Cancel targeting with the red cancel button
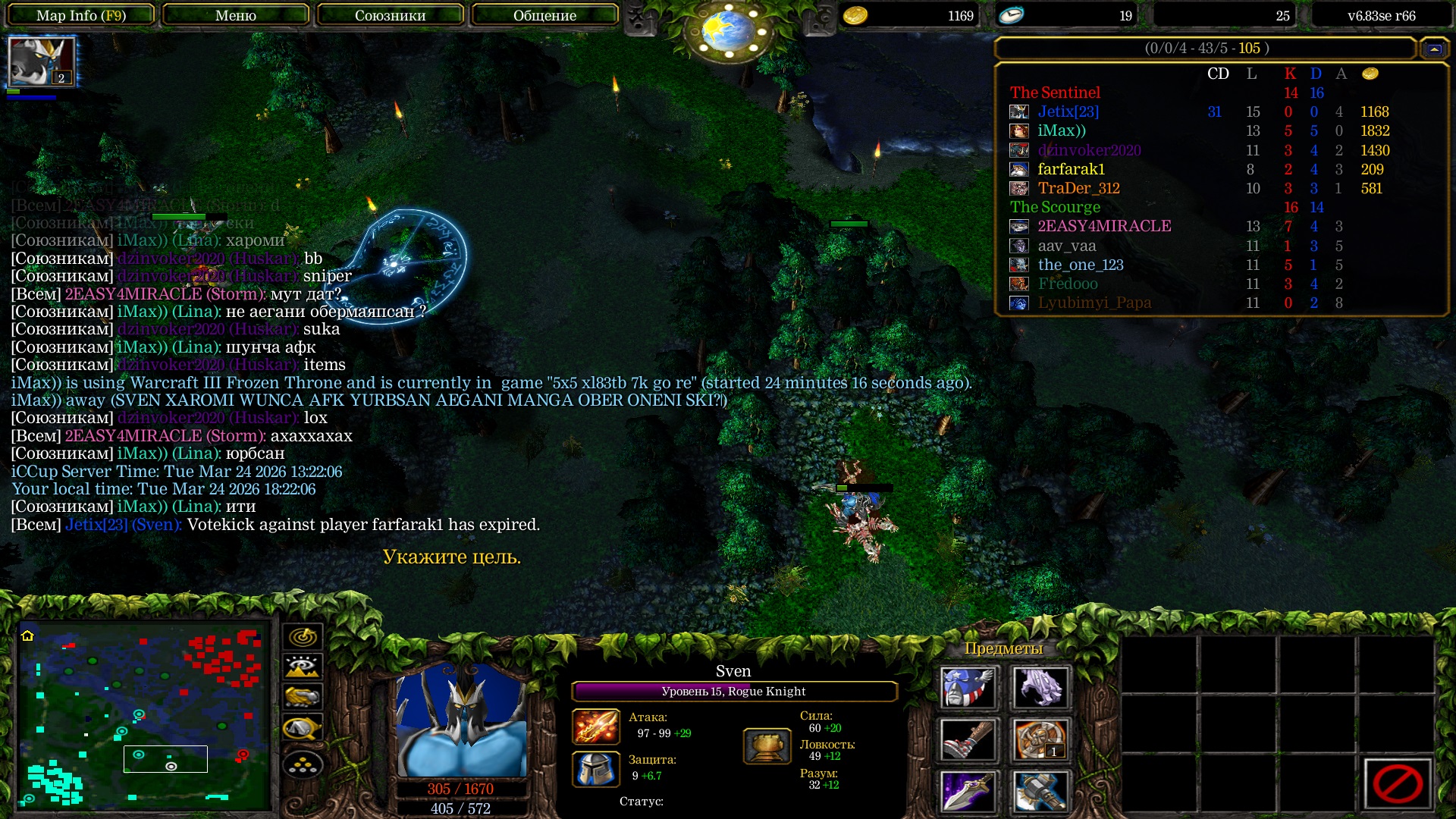Image resolution: width=1456 pixels, height=819 pixels. tap(1397, 783)
